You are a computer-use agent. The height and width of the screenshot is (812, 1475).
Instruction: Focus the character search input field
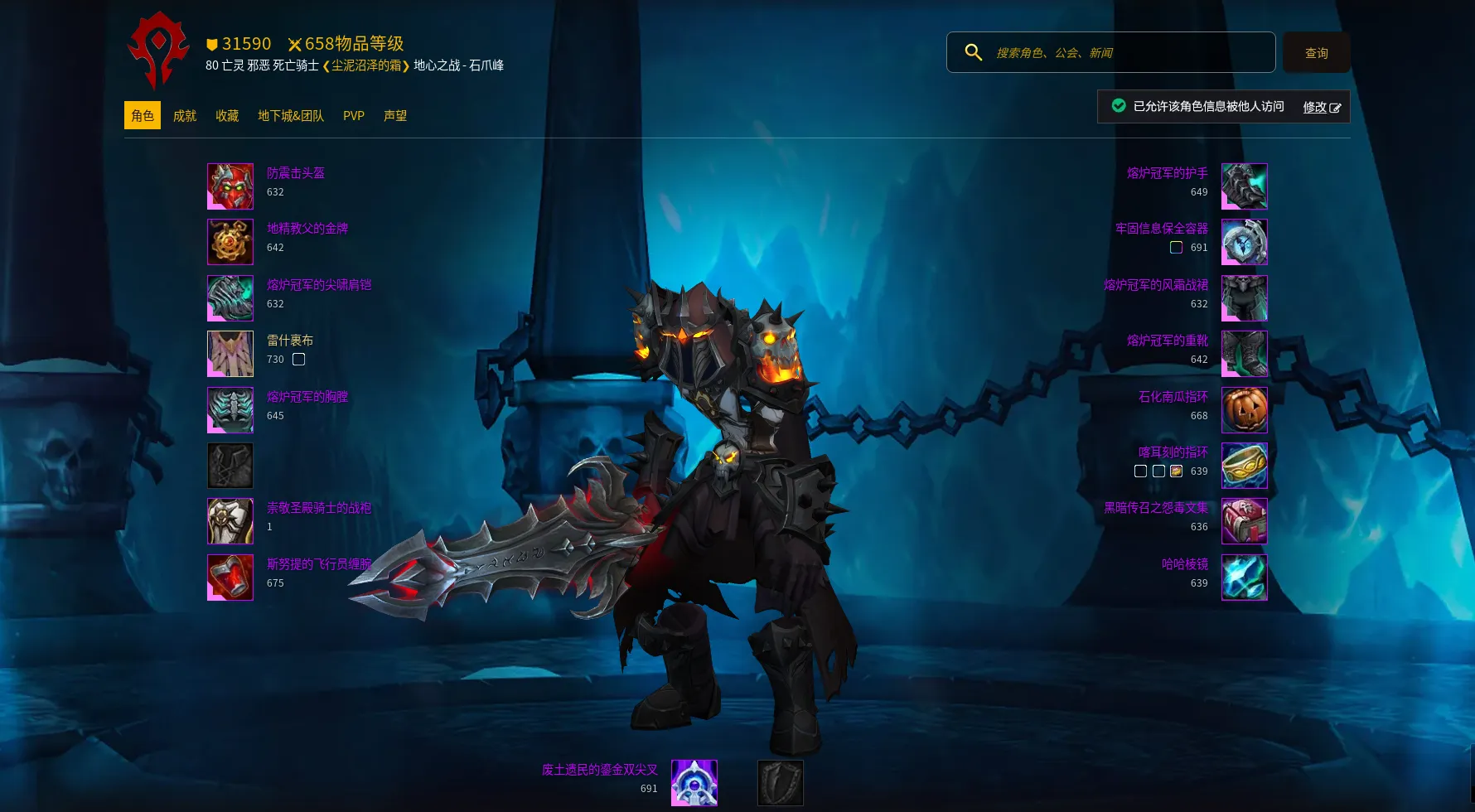(1127, 52)
